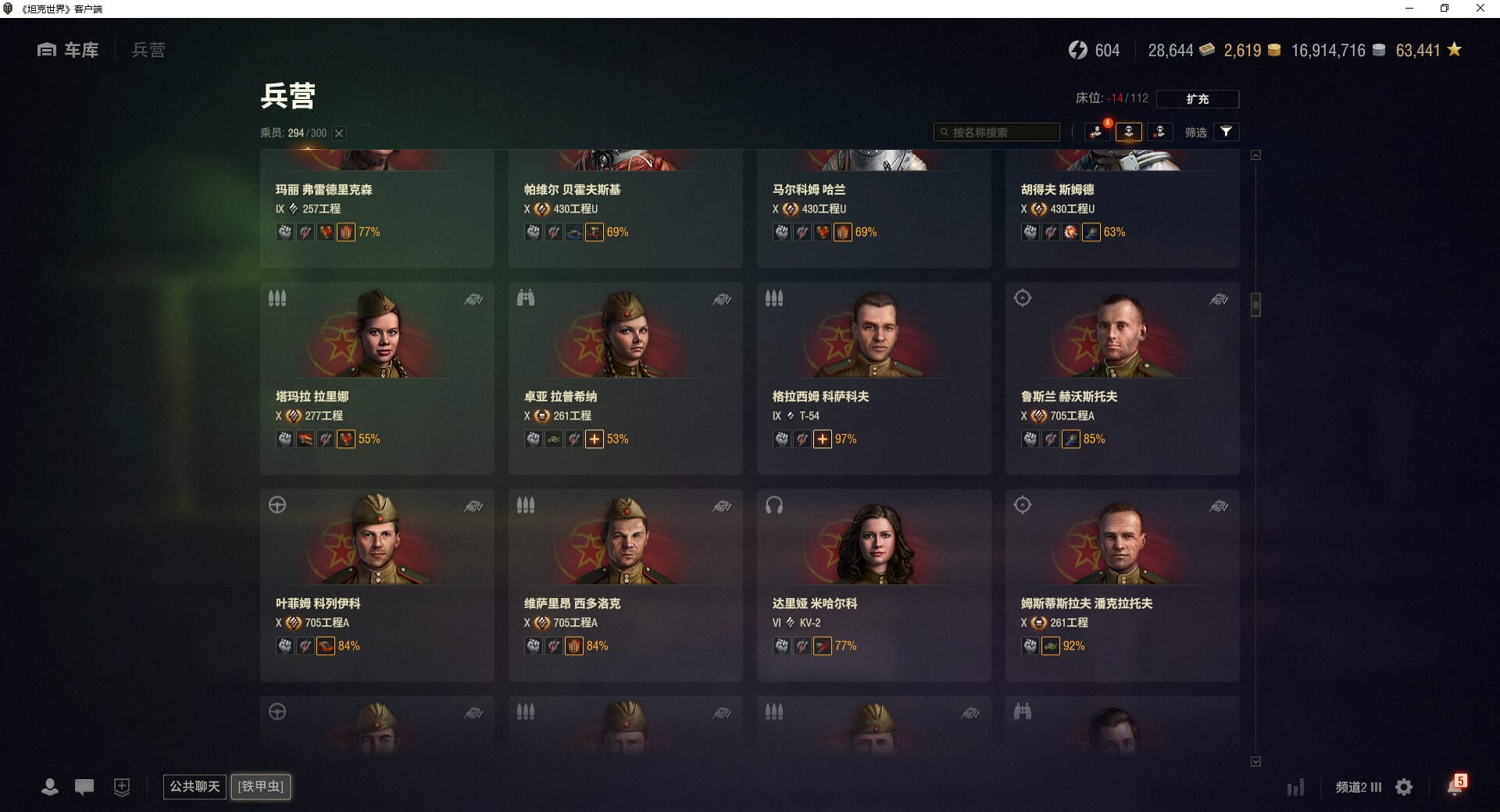Select crew member 塔玛拉 拉里娜
The width and height of the screenshot is (1500, 812).
(x=377, y=378)
